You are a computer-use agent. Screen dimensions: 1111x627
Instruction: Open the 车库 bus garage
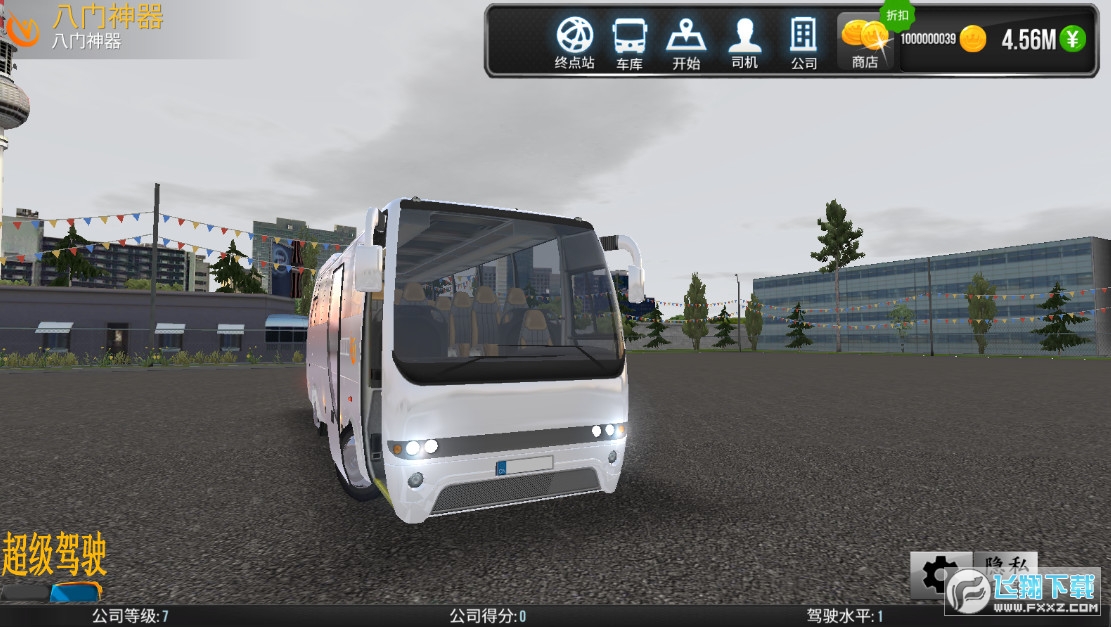click(x=629, y=42)
